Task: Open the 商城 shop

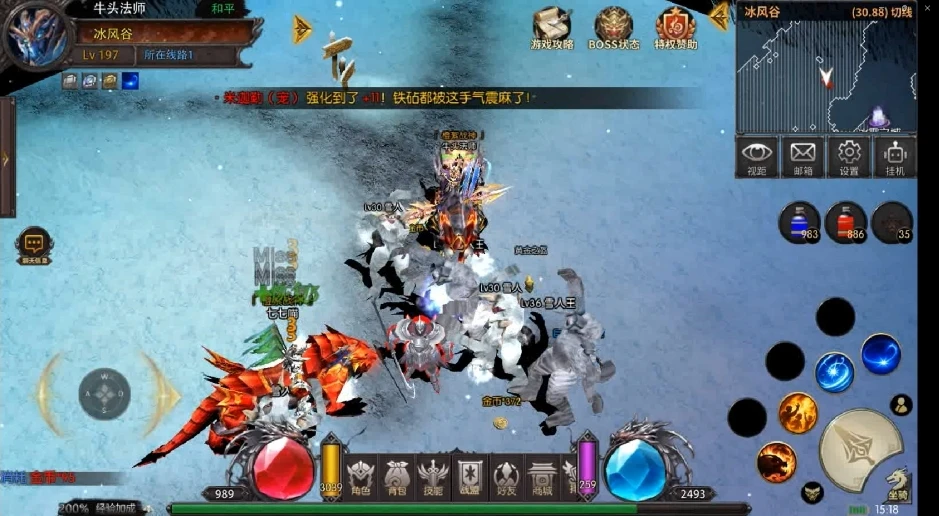Action: [542, 476]
